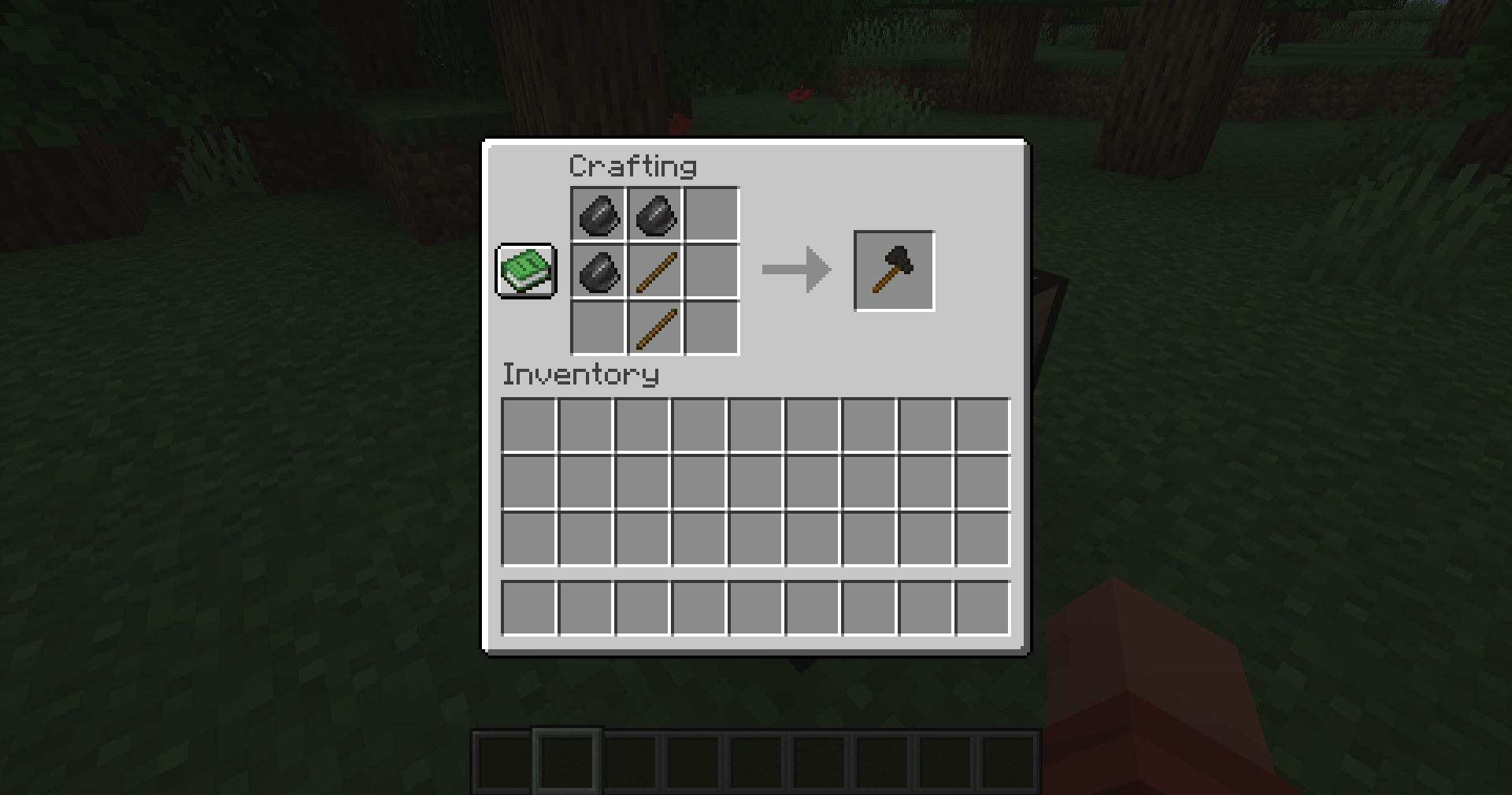The width and height of the screenshot is (1512, 795).
Task: Collect the crafted hatchet from the output slot
Action: pos(894,270)
